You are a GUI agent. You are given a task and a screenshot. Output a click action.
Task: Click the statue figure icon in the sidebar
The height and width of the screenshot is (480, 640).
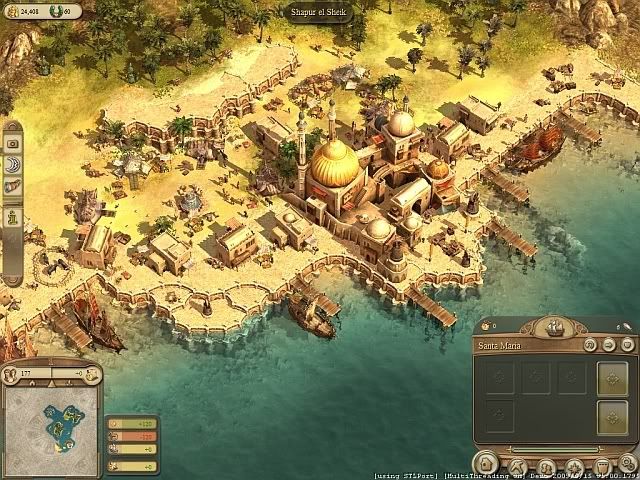click(14, 214)
